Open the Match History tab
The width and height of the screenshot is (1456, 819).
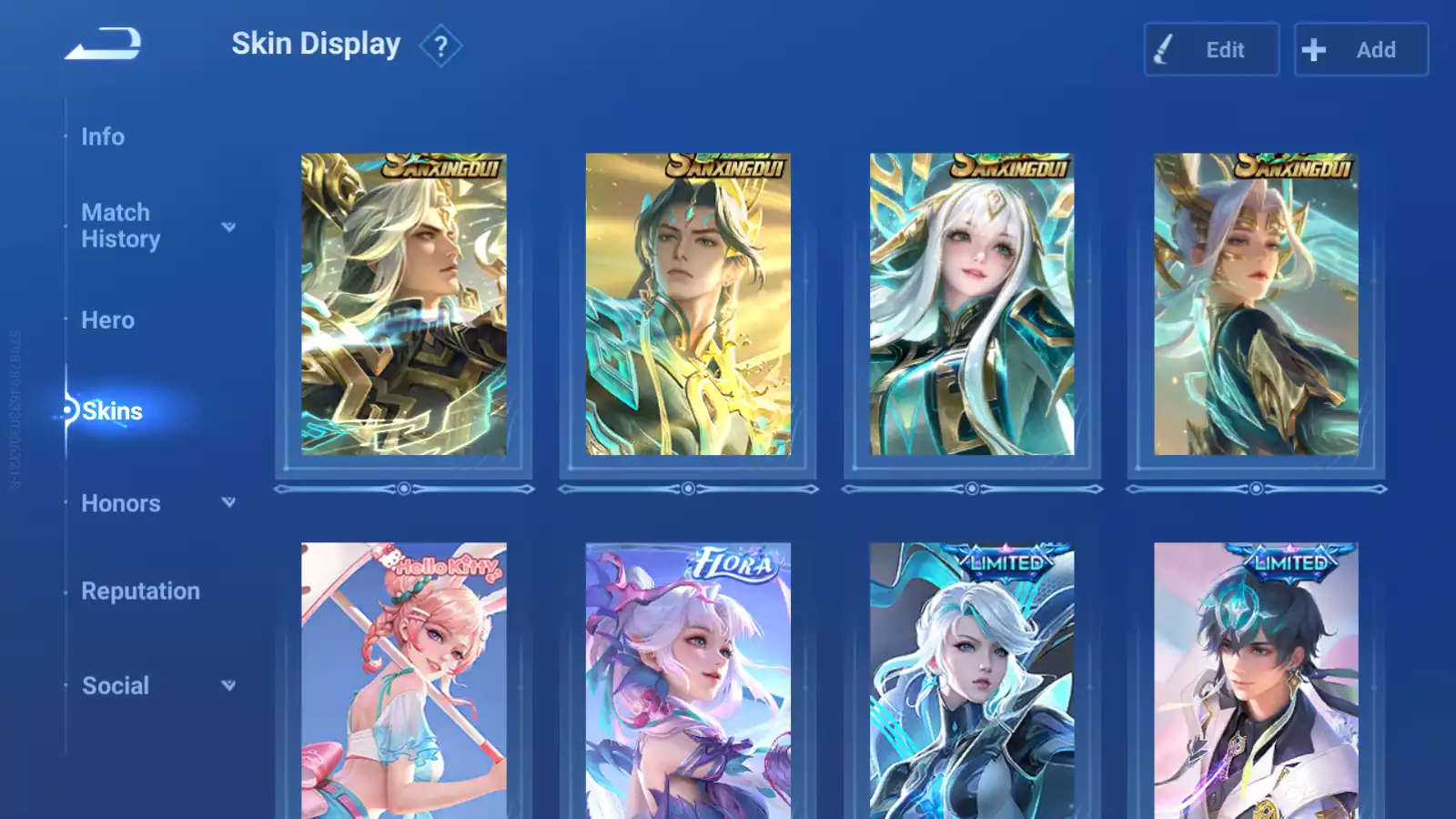(120, 226)
